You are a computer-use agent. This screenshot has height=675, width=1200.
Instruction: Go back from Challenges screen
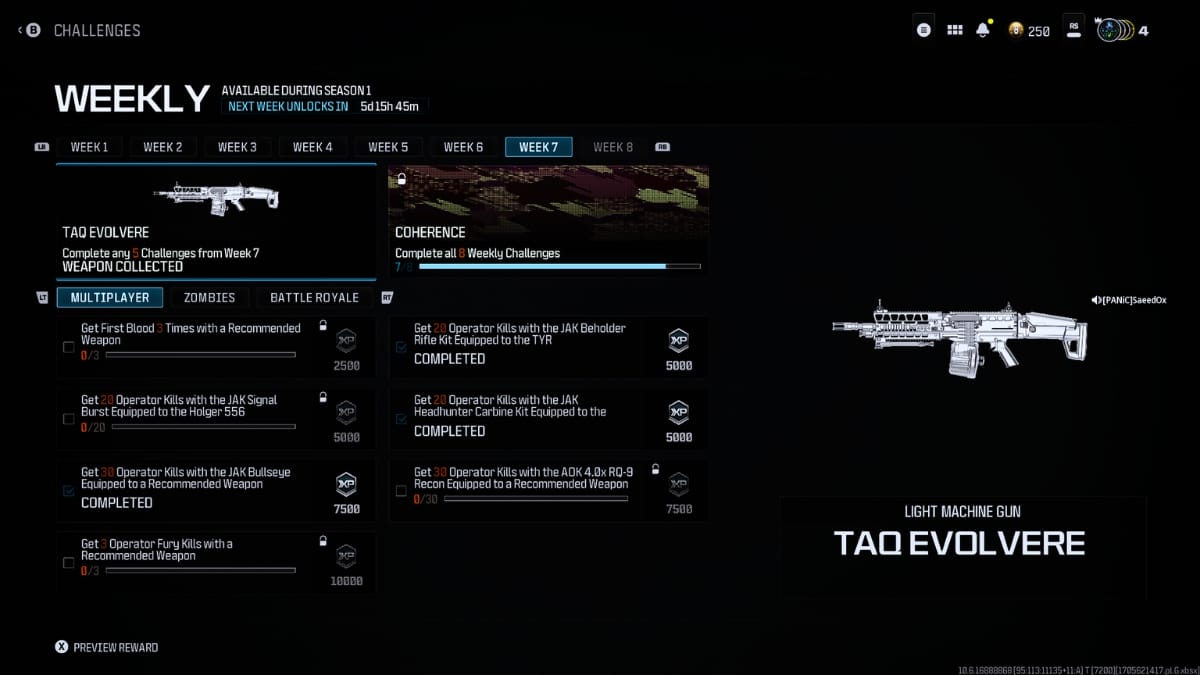tap(30, 30)
